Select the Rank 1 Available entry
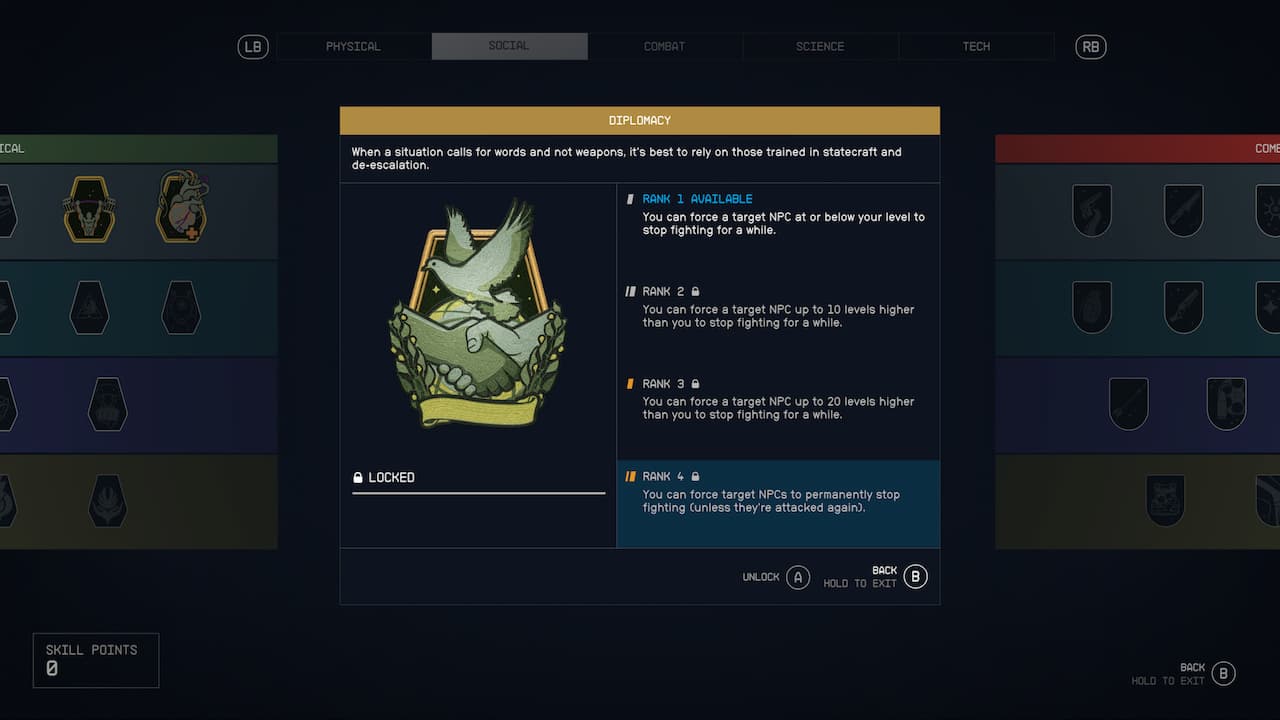Viewport: 1280px width, 720px height. click(x=778, y=214)
